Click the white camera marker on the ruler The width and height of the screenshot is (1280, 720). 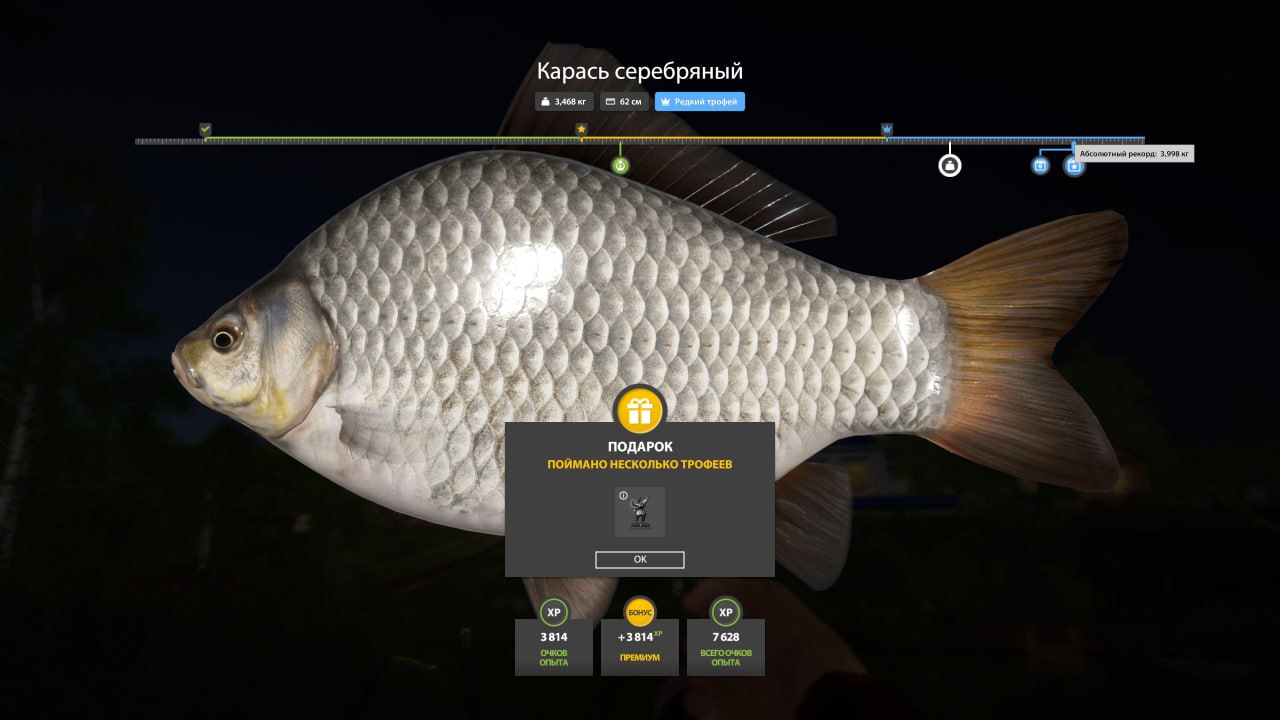click(948, 164)
